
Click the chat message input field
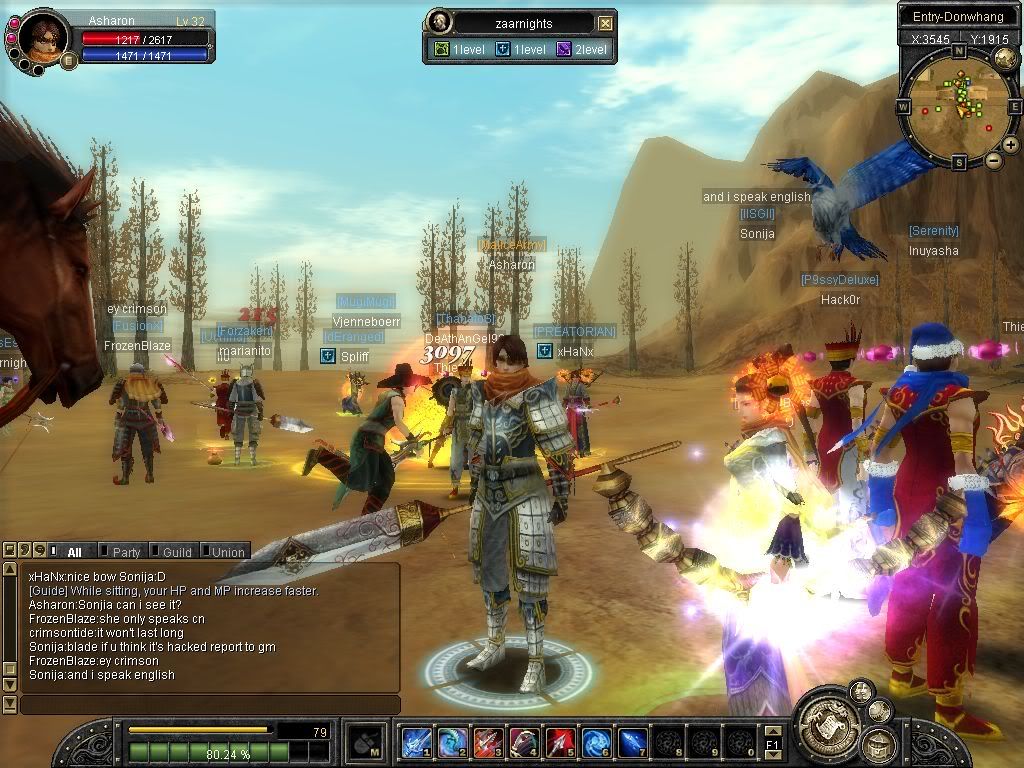[210, 705]
